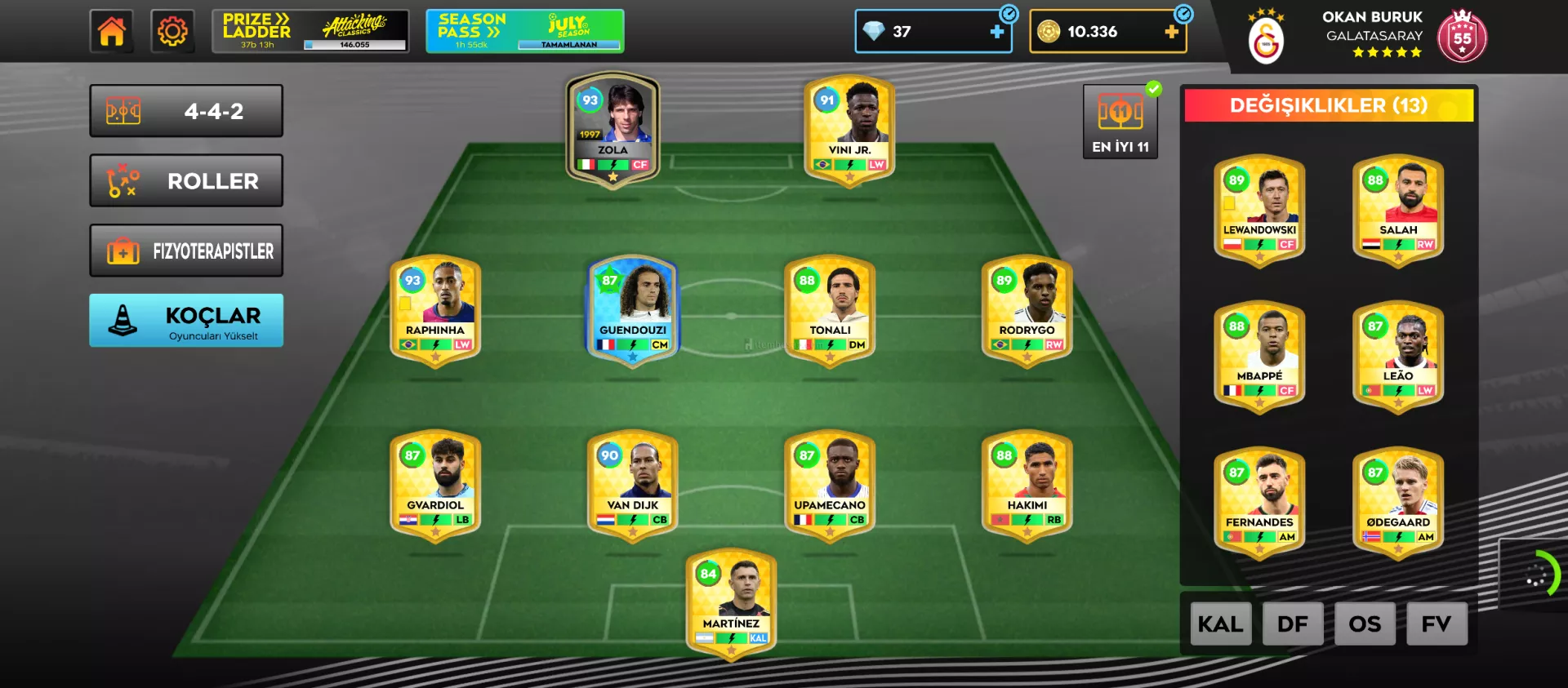Apply the En İyi 11 lineup

(1120, 122)
